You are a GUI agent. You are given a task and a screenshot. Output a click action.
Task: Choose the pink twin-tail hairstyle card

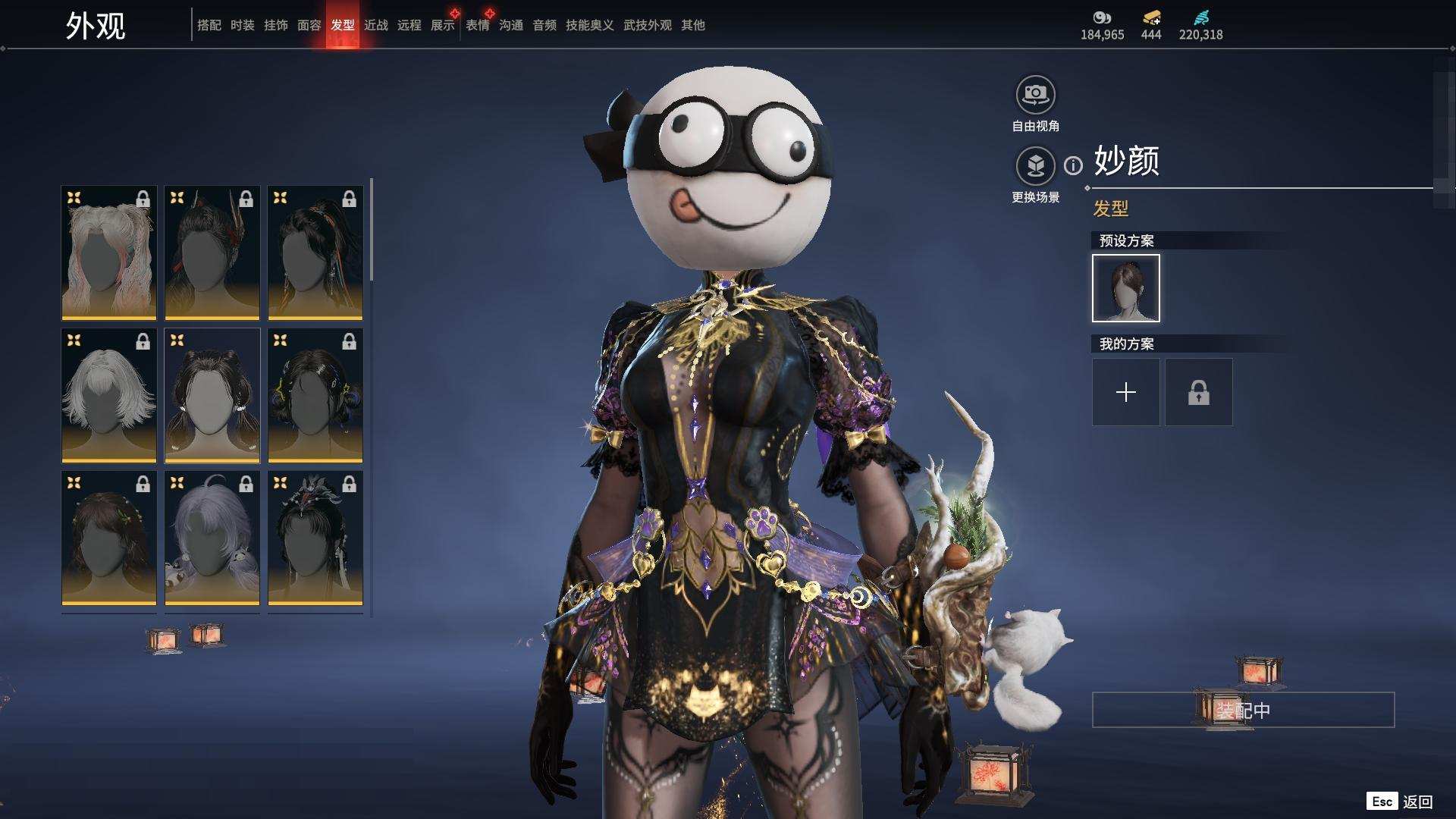click(x=109, y=253)
